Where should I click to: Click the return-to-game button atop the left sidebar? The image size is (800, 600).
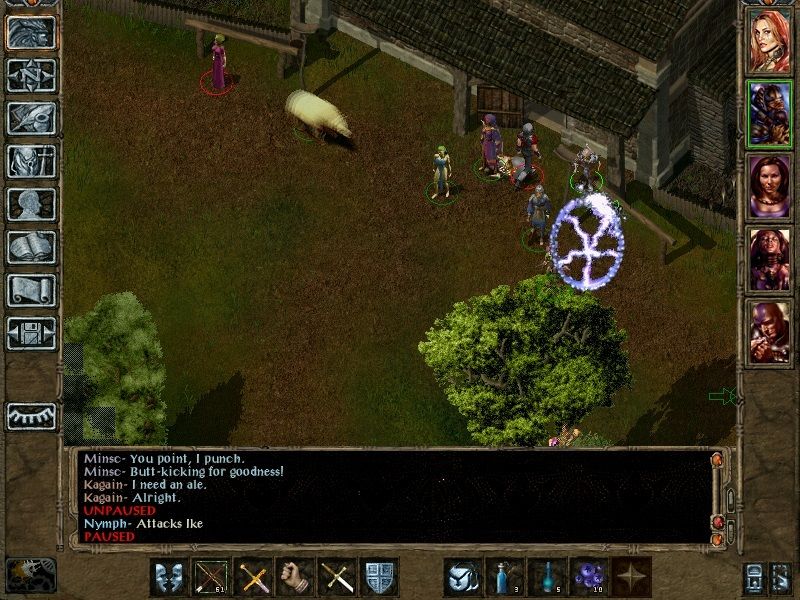point(31,32)
